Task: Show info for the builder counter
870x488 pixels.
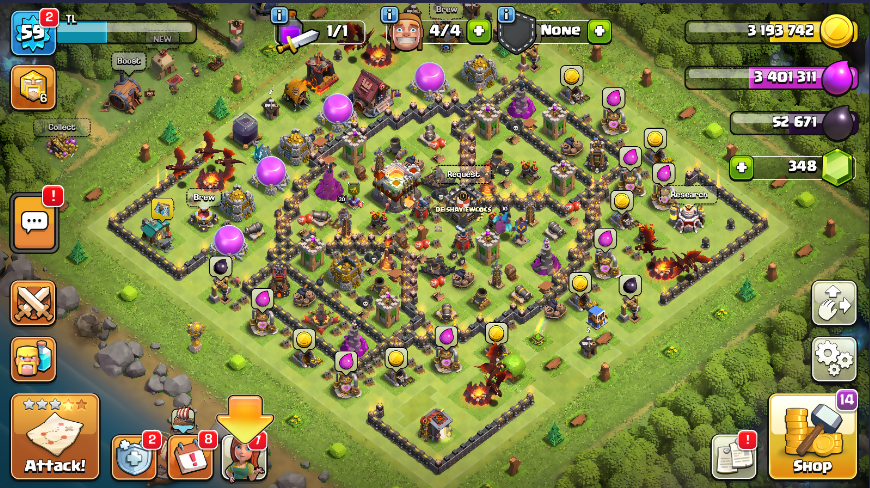Action: click(x=390, y=15)
